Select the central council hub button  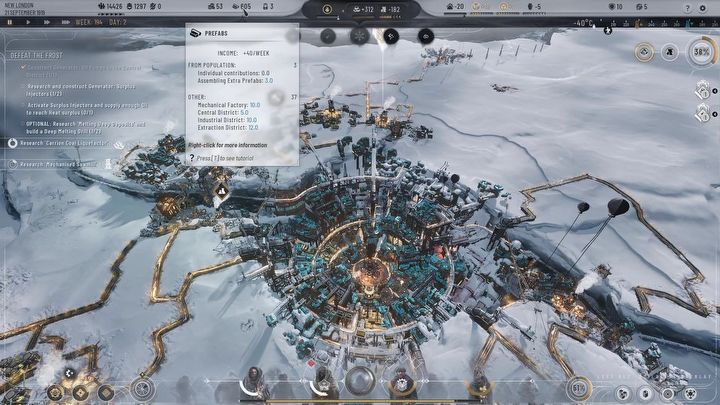[360, 380]
